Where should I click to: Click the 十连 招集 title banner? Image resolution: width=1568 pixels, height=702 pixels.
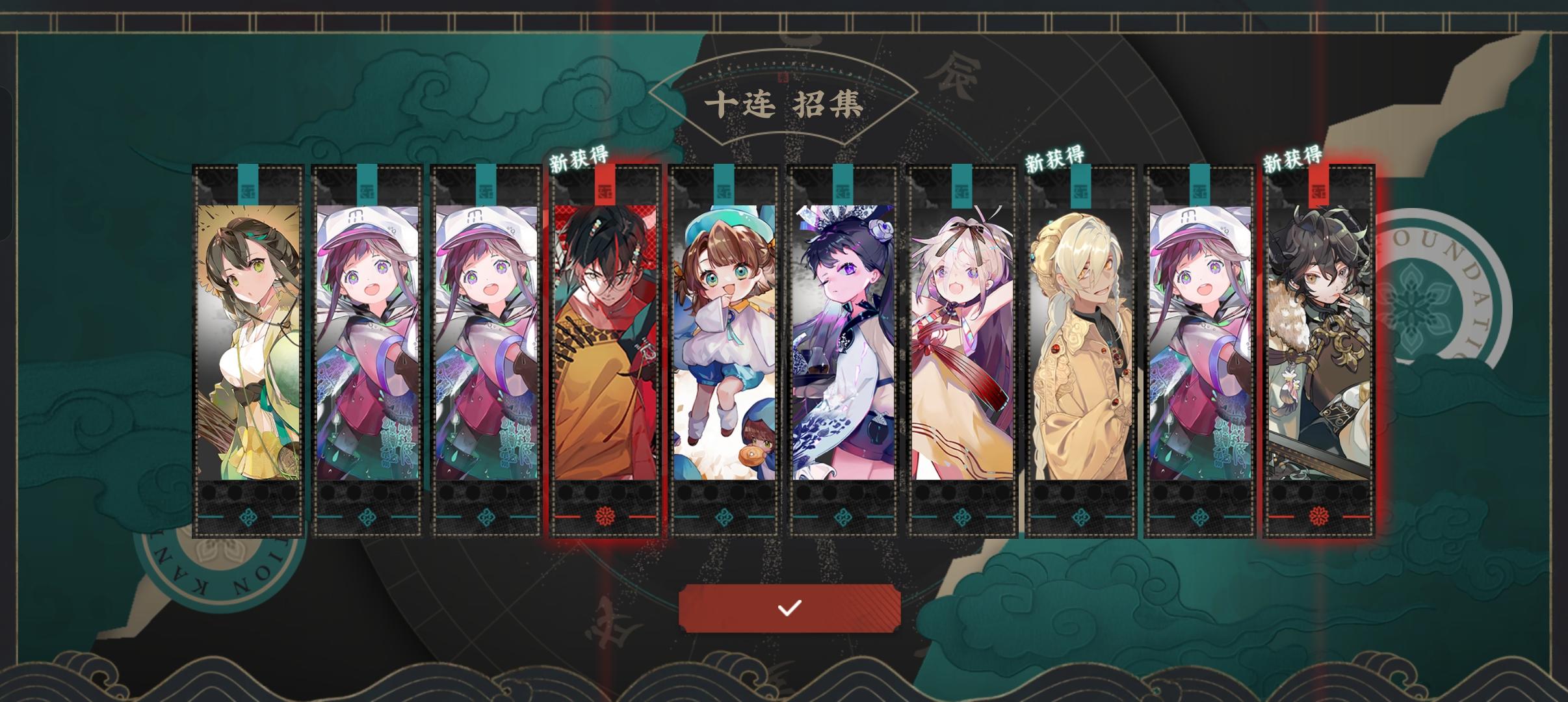[x=784, y=104]
